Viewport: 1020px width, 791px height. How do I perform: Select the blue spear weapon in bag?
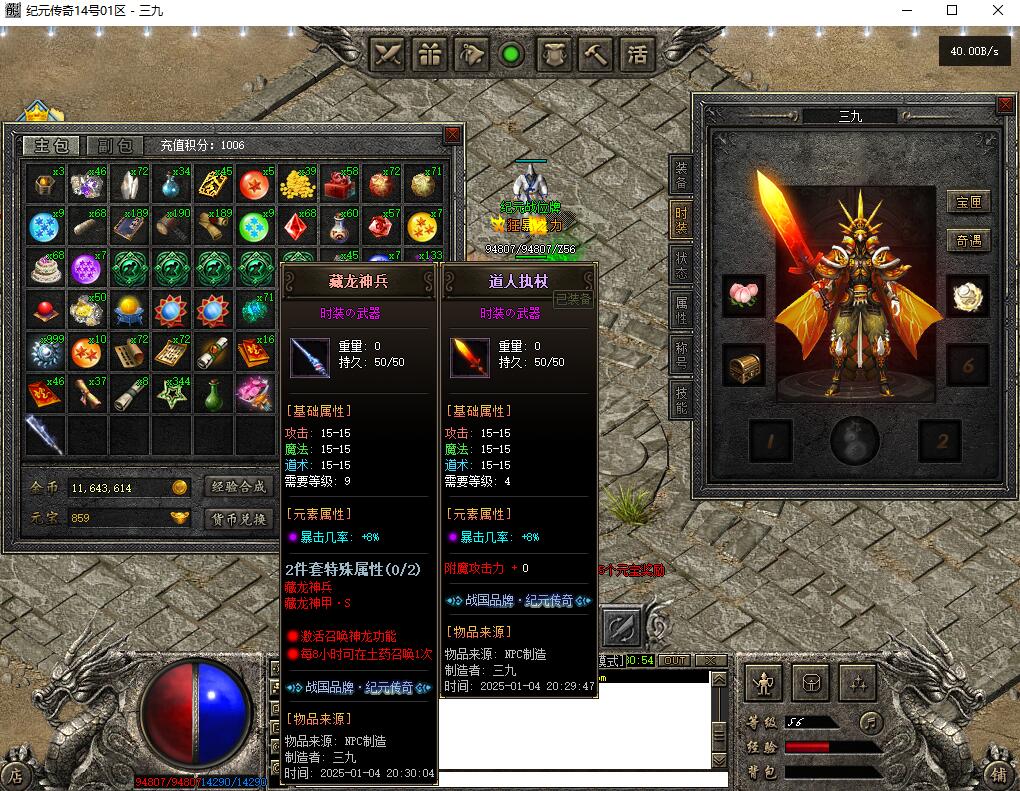click(44, 436)
